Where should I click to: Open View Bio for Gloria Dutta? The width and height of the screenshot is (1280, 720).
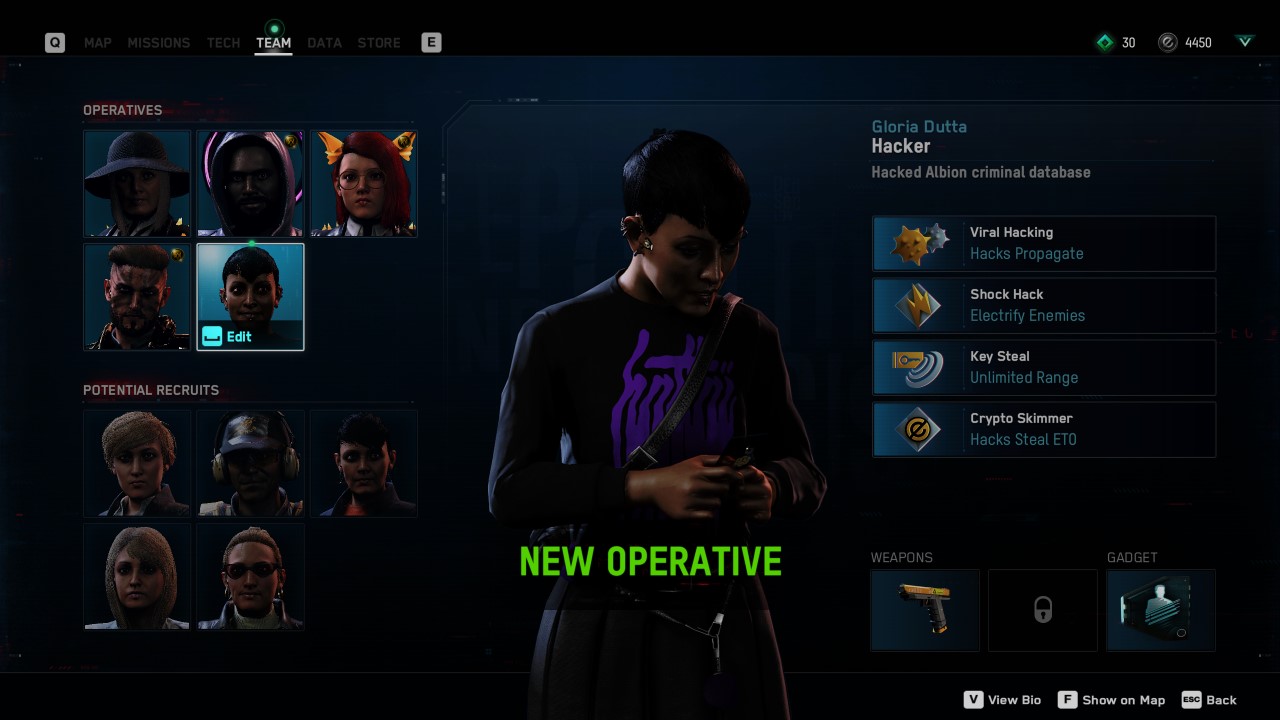point(1002,700)
